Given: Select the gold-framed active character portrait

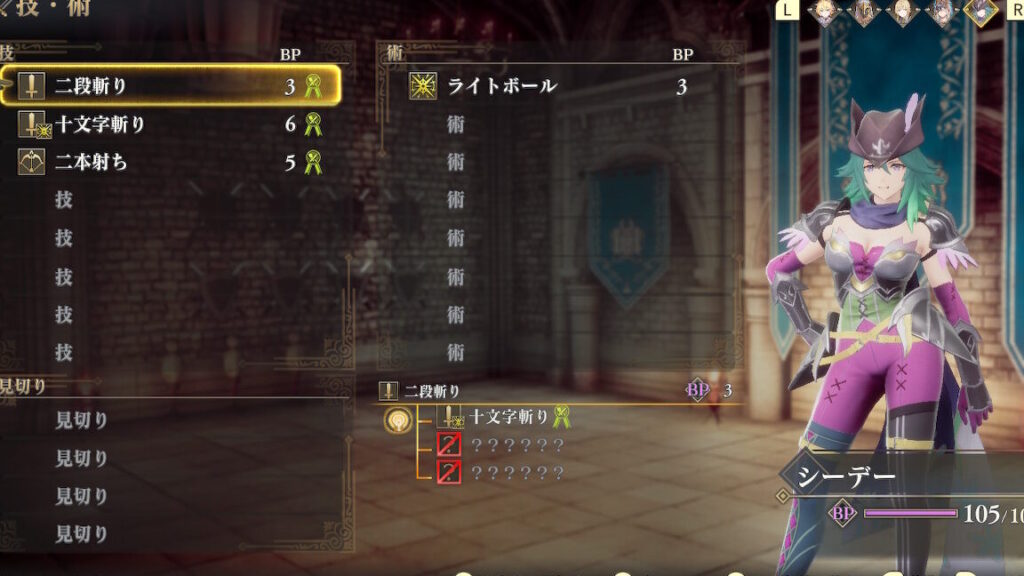Looking at the screenshot, I should pos(979,12).
